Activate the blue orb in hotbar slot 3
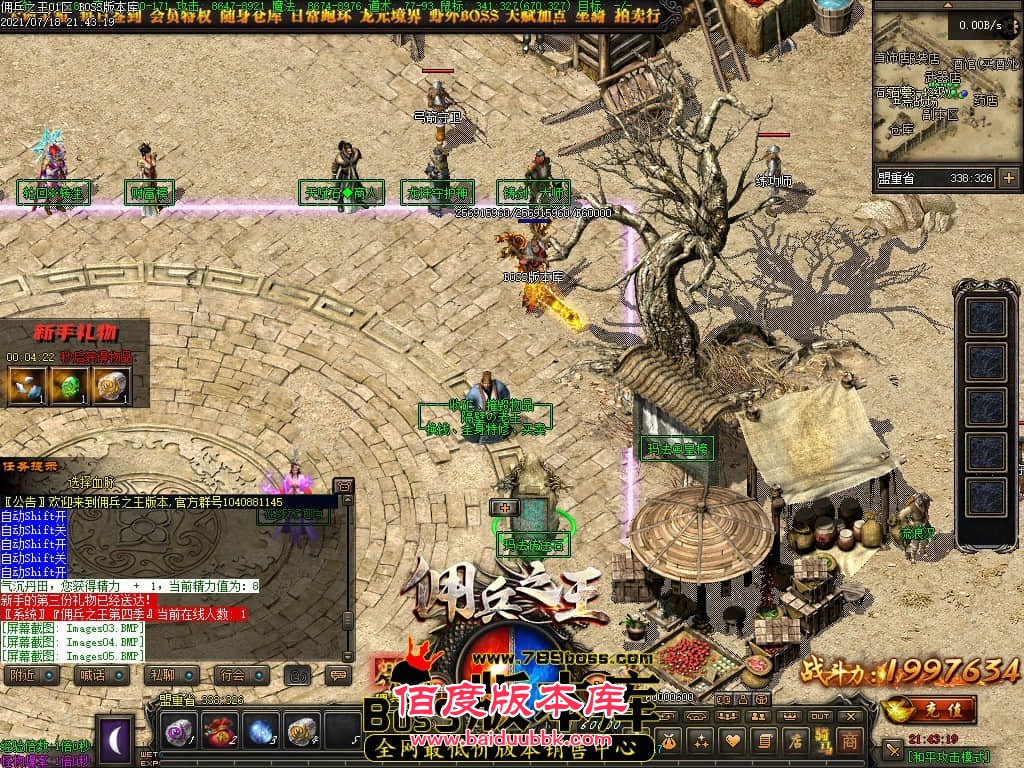The width and height of the screenshot is (1024, 768). [x=261, y=731]
